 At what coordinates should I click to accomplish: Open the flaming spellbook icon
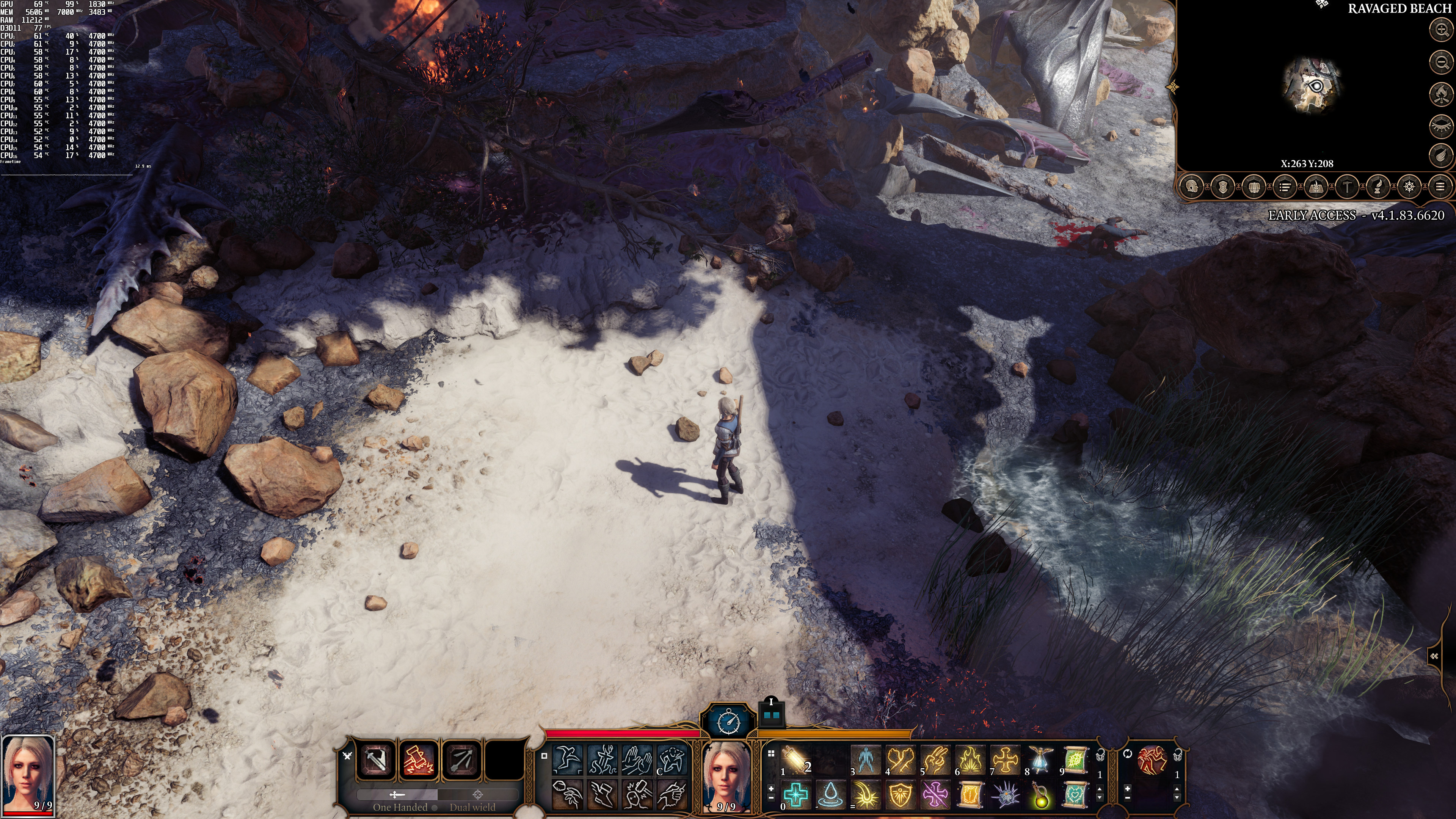point(1316,187)
